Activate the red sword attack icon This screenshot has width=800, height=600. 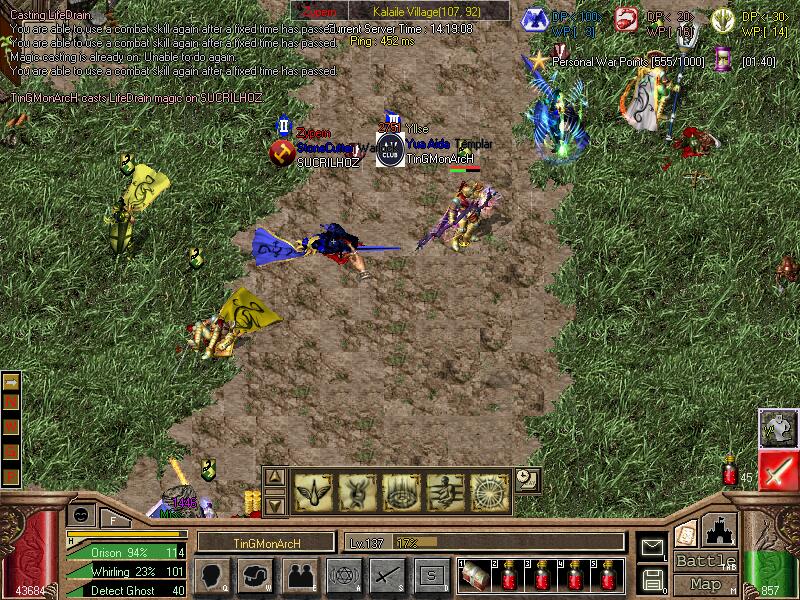(777, 470)
